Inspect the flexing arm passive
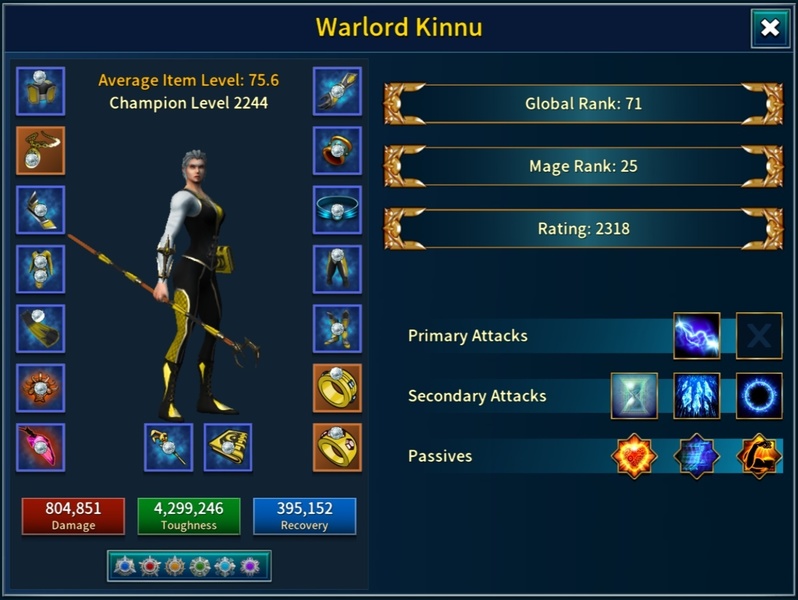 [759, 456]
